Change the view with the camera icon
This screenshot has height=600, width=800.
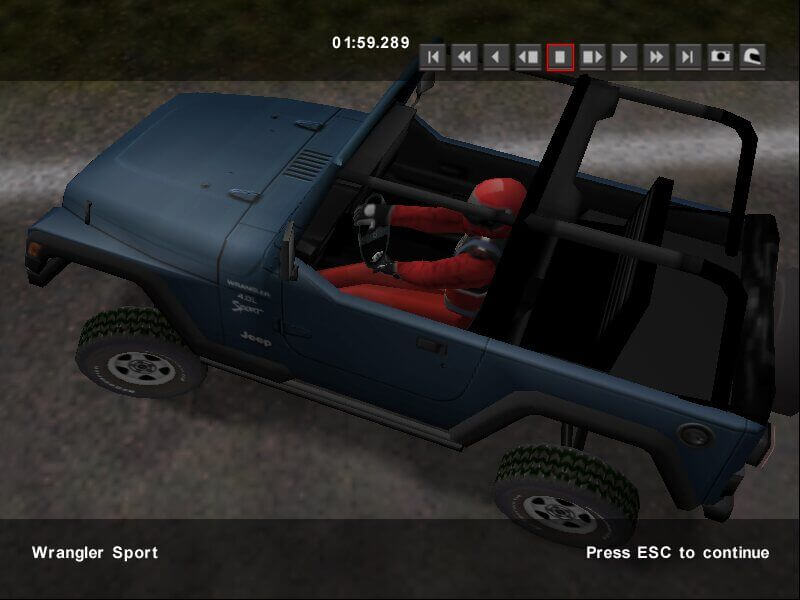click(x=720, y=57)
